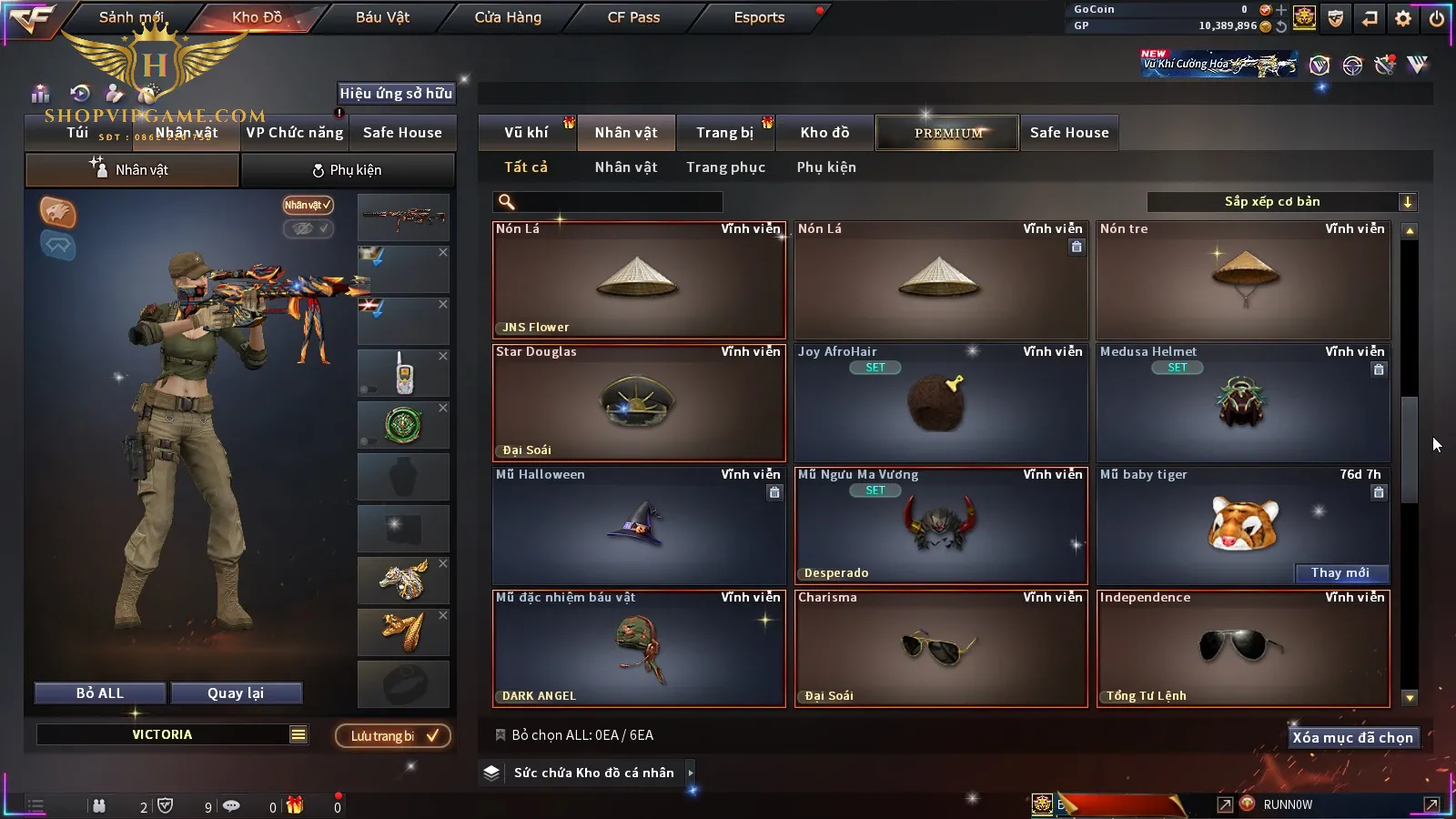Show the Phụ kiện accessory filter
This screenshot has height=819, width=1456.
click(826, 167)
